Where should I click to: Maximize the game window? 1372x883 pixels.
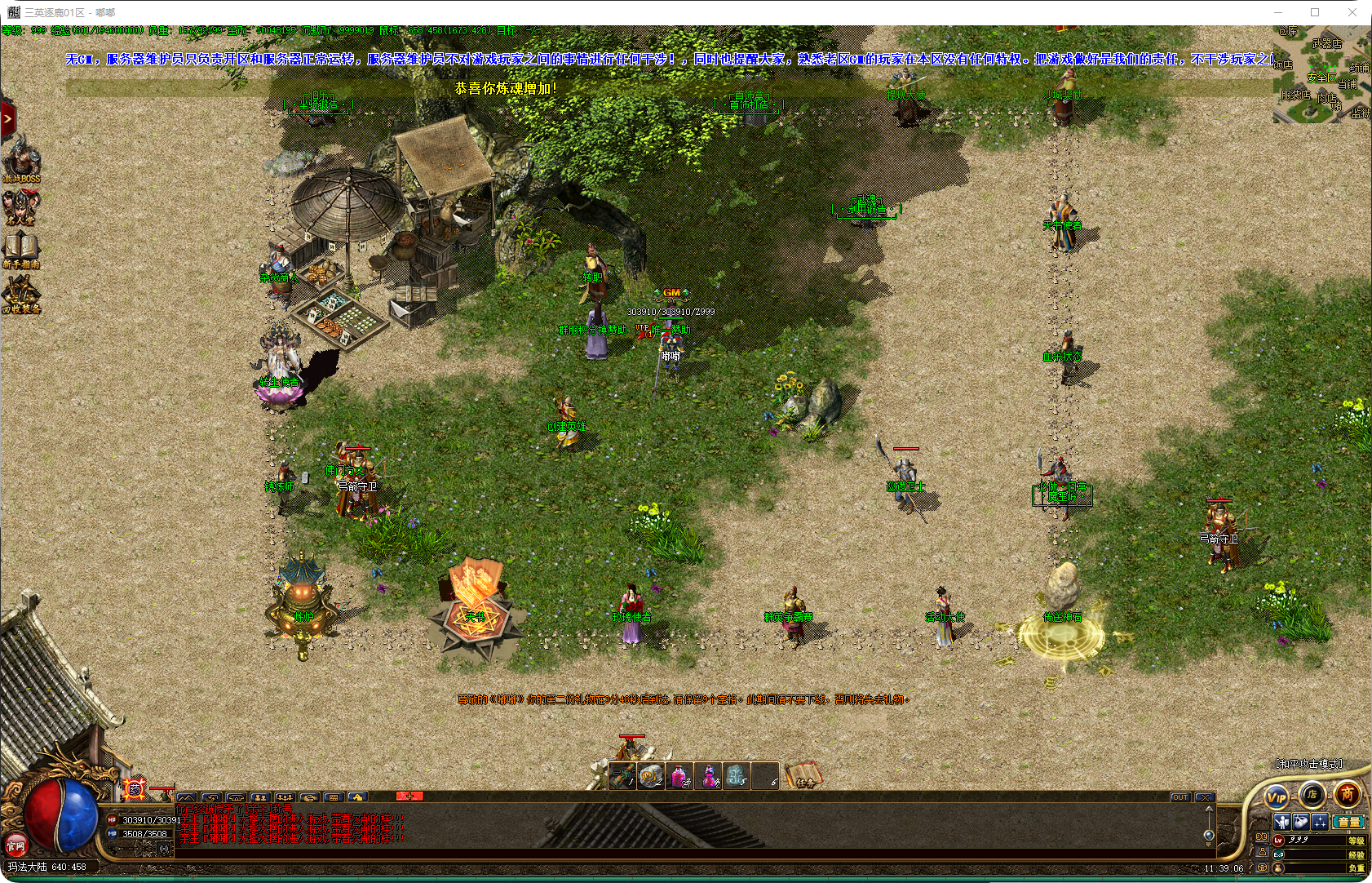click(x=1315, y=12)
